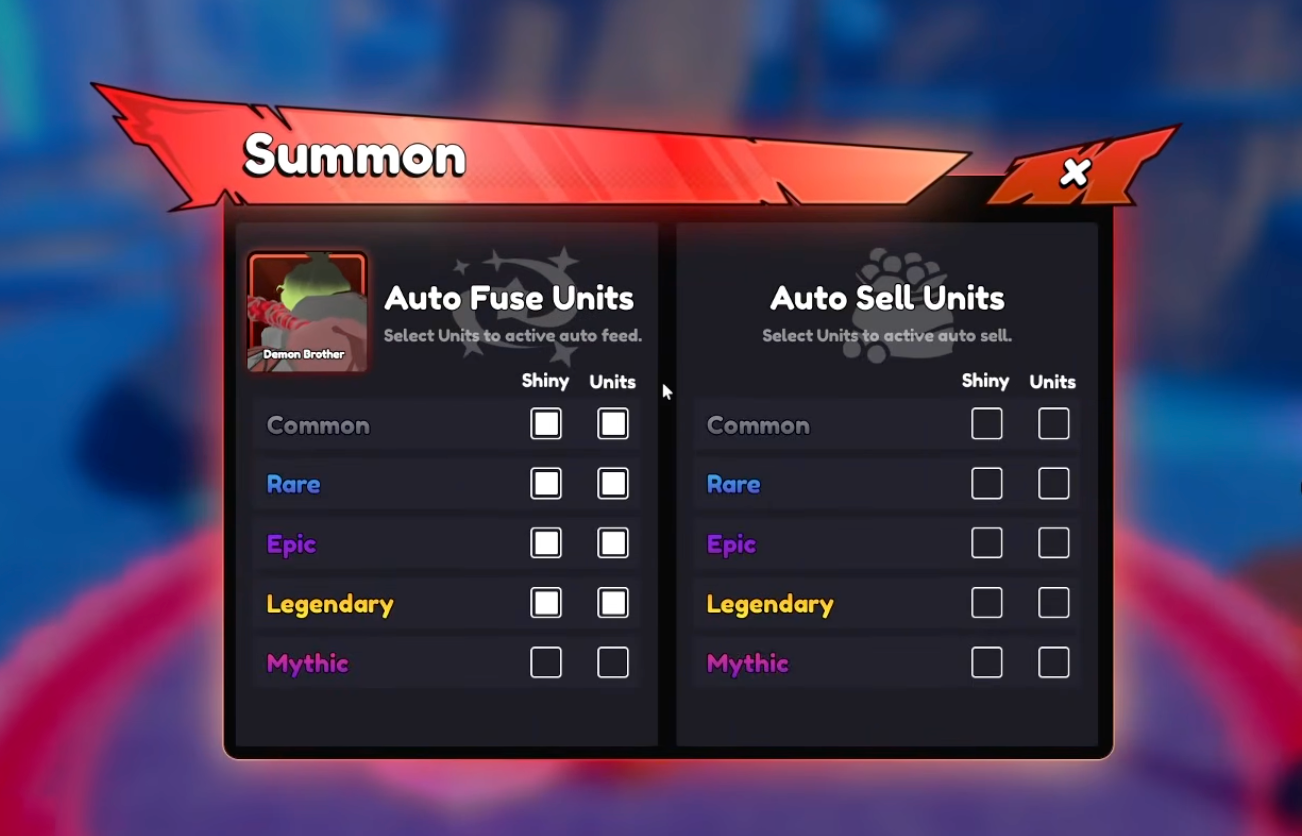Image resolution: width=1302 pixels, height=836 pixels.
Task: Enable Shiny auto fuse for Common units
Action: point(545,423)
